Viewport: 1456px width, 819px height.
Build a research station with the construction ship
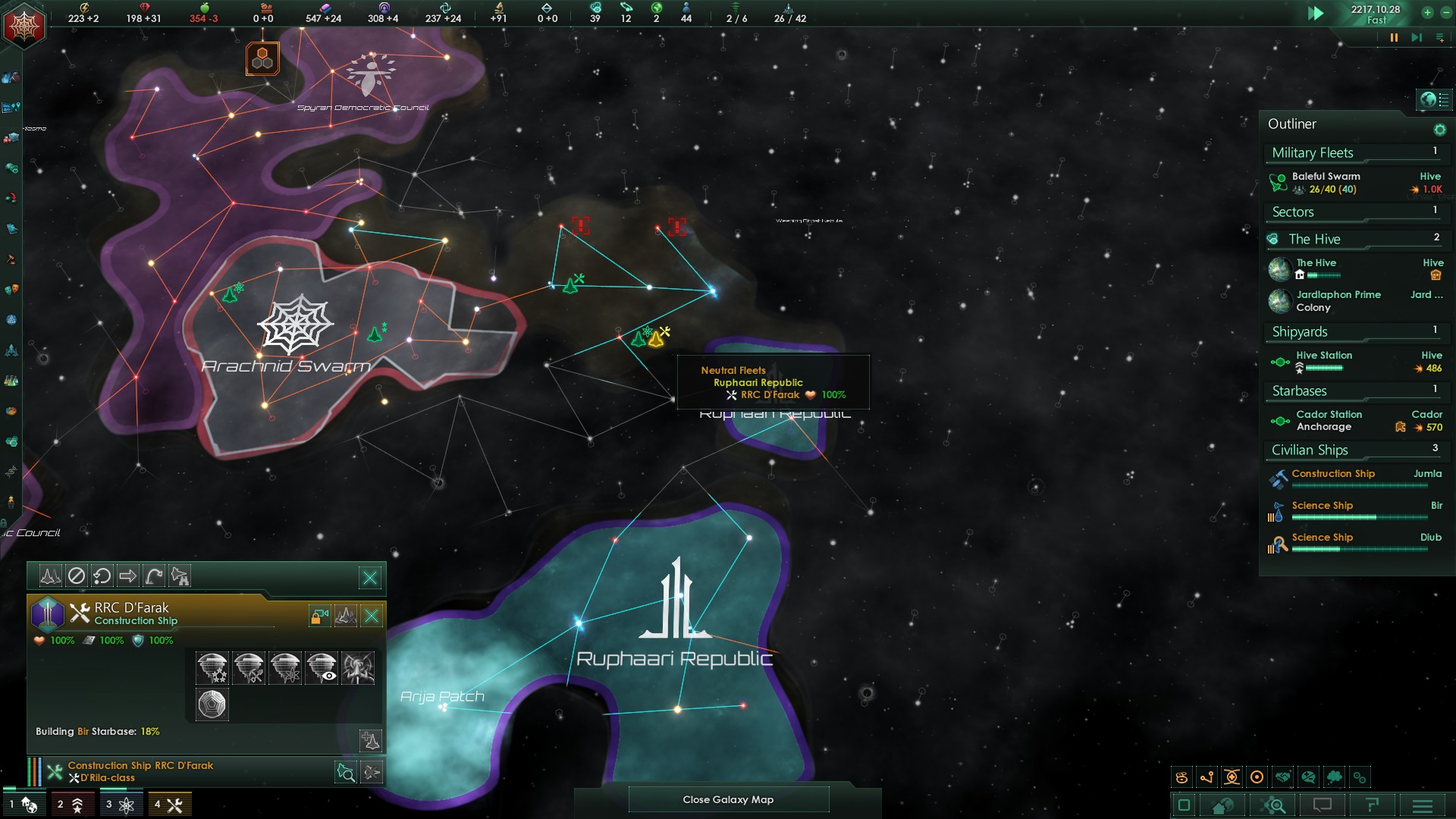pos(284,668)
